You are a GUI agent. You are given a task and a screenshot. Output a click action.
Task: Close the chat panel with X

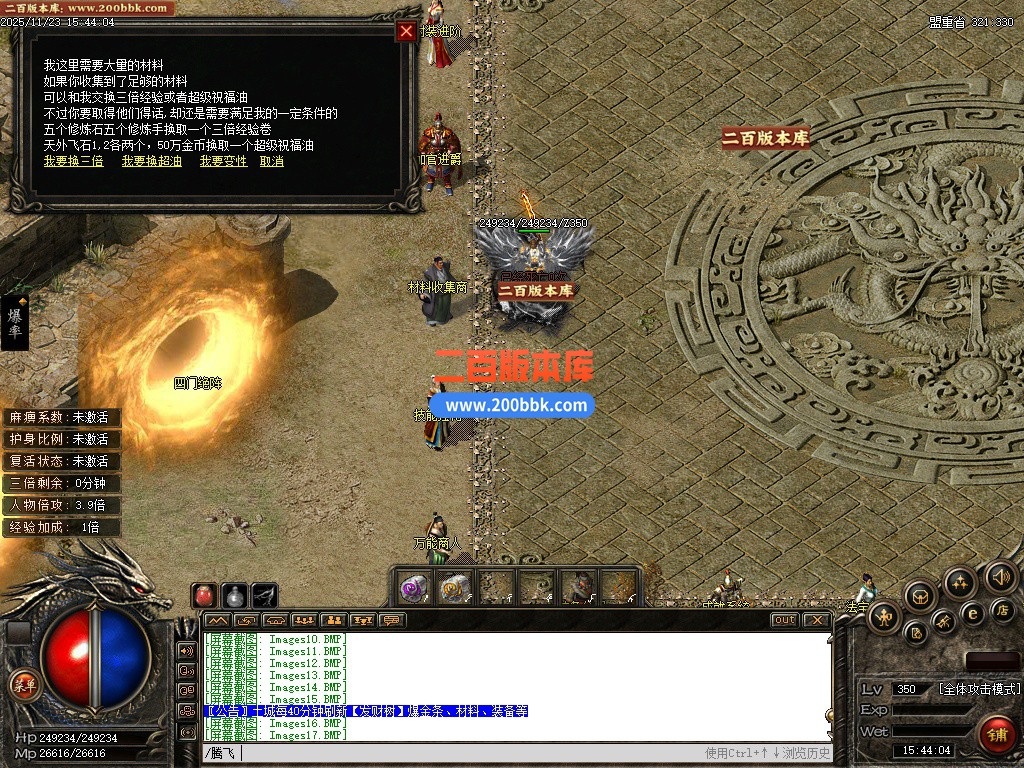pyautogui.click(x=817, y=620)
